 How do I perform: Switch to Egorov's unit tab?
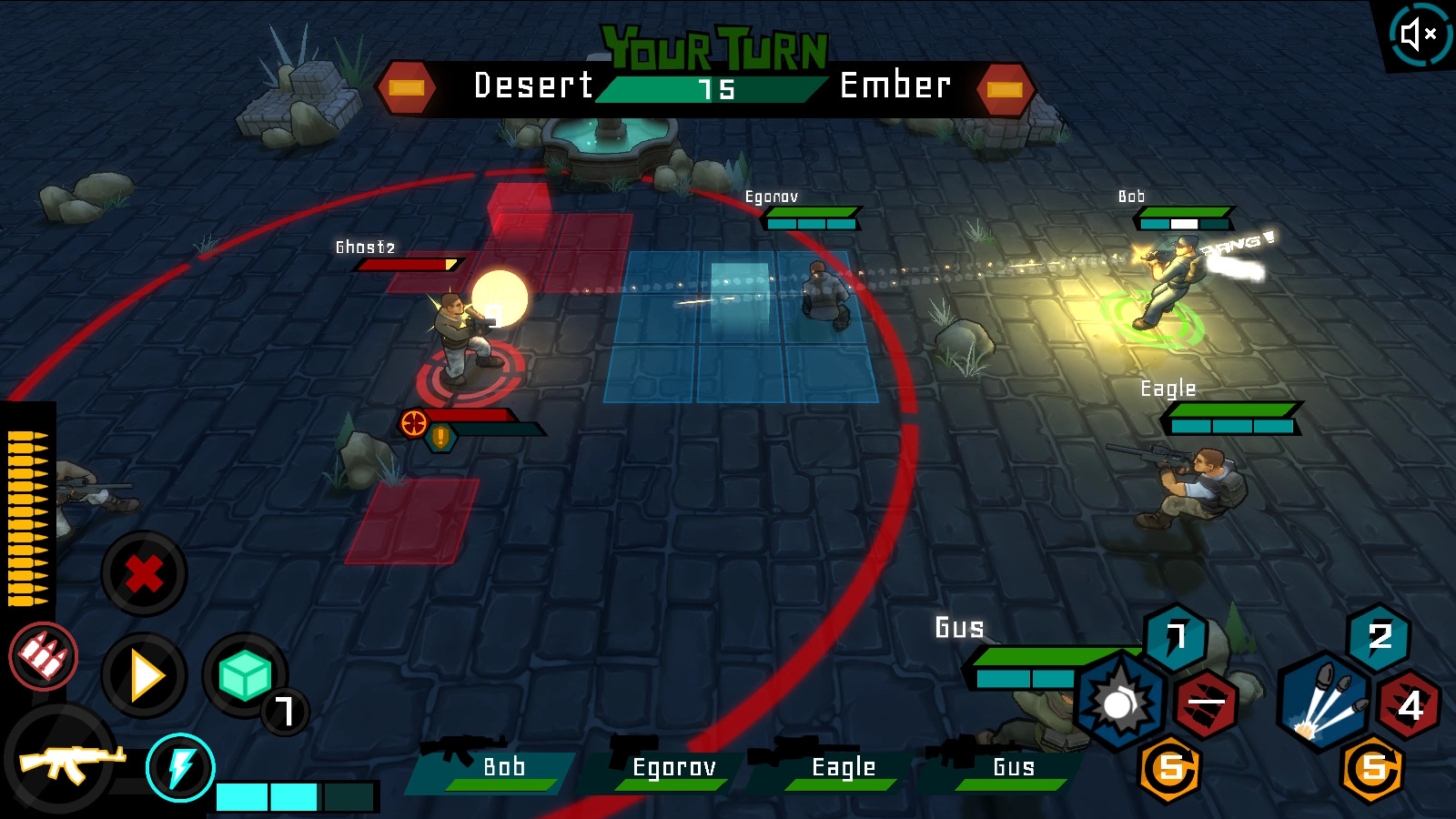pyautogui.click(x=669, y=768)
